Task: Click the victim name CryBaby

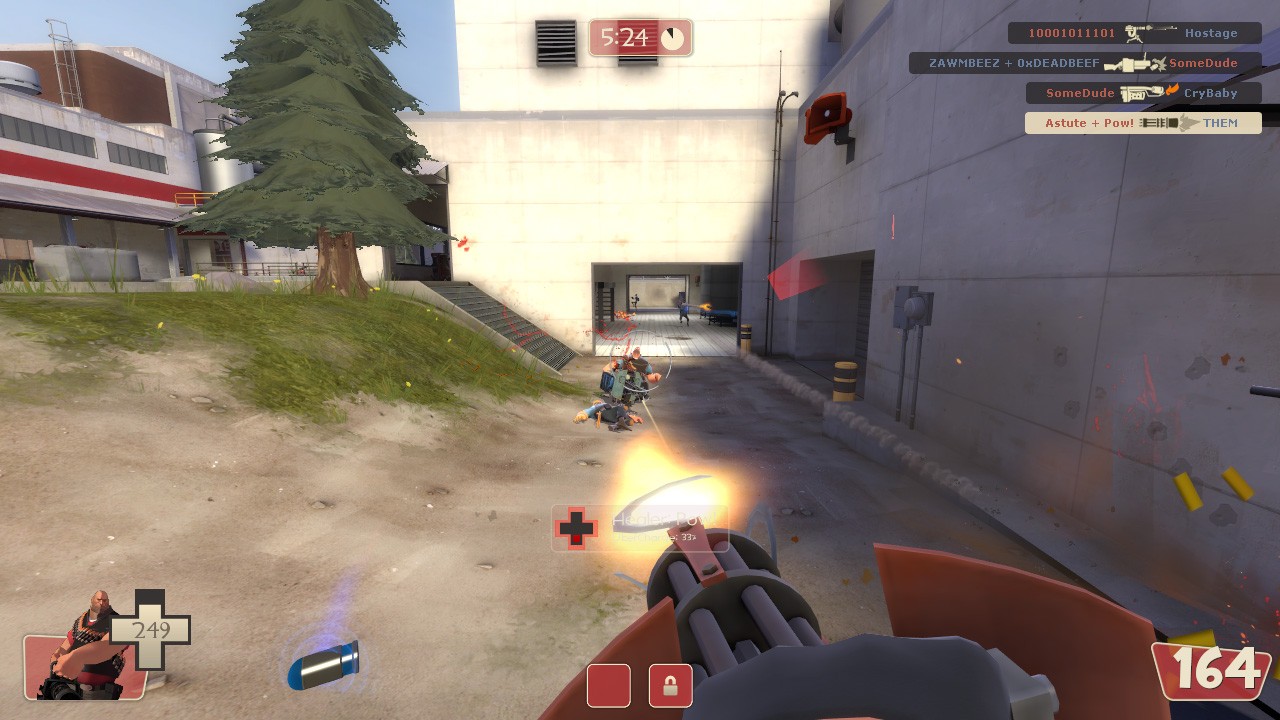Action: coord(1209,93)
